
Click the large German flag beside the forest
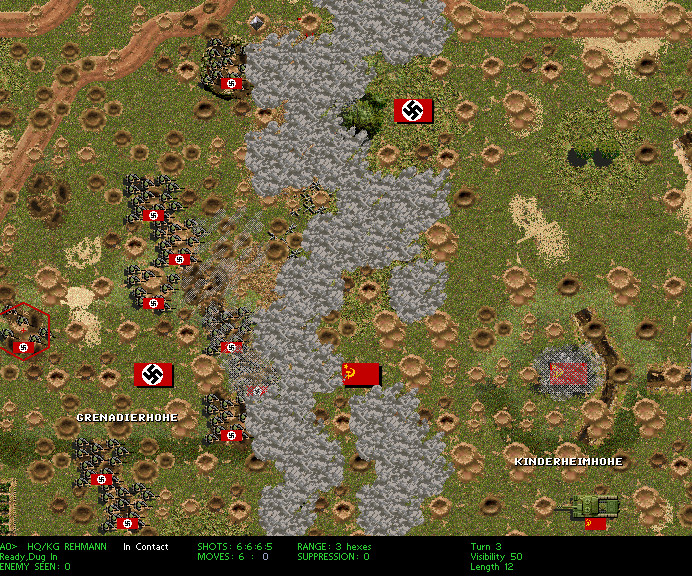click(413, 111)
